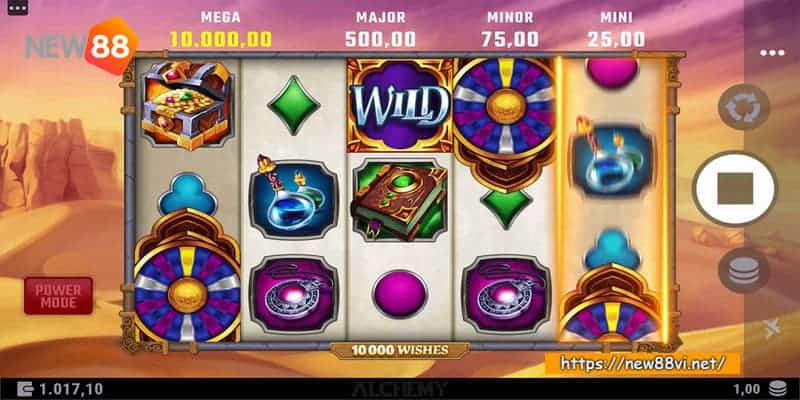Open the coin stack bet menu
The image size is (800, 400).
(743, 270)
